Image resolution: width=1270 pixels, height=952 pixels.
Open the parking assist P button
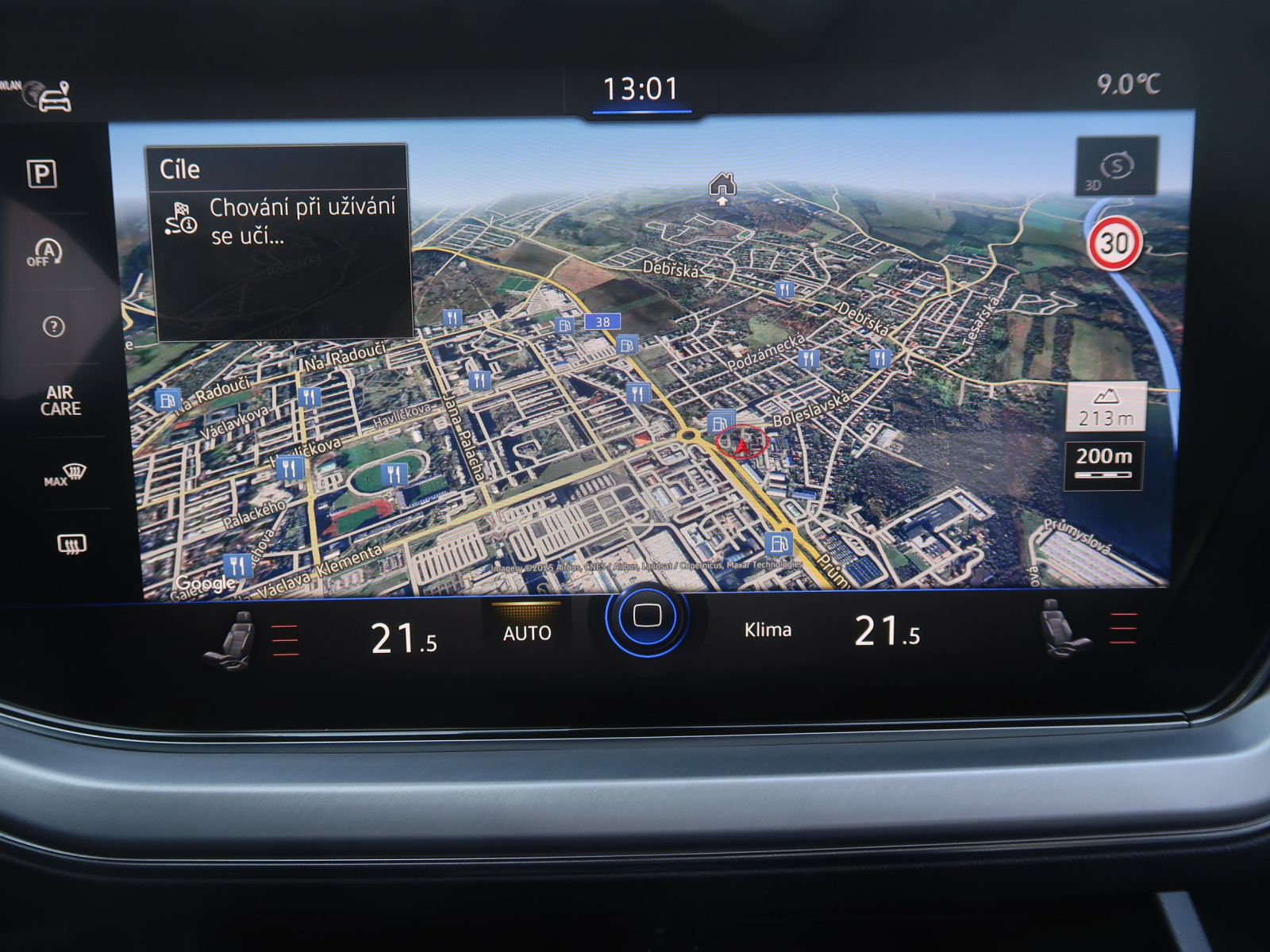[x=42, y=174]
